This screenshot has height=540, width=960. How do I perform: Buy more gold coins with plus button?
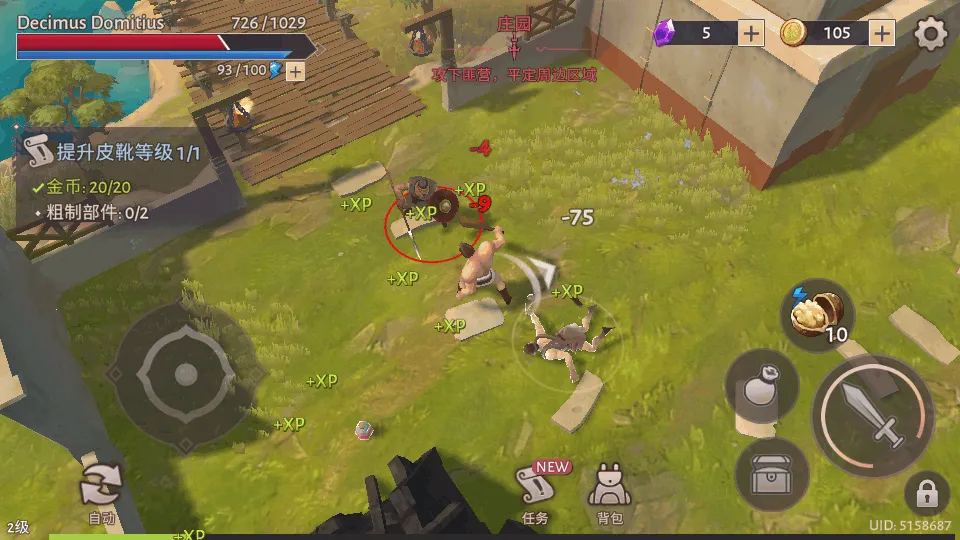[881, 33]
